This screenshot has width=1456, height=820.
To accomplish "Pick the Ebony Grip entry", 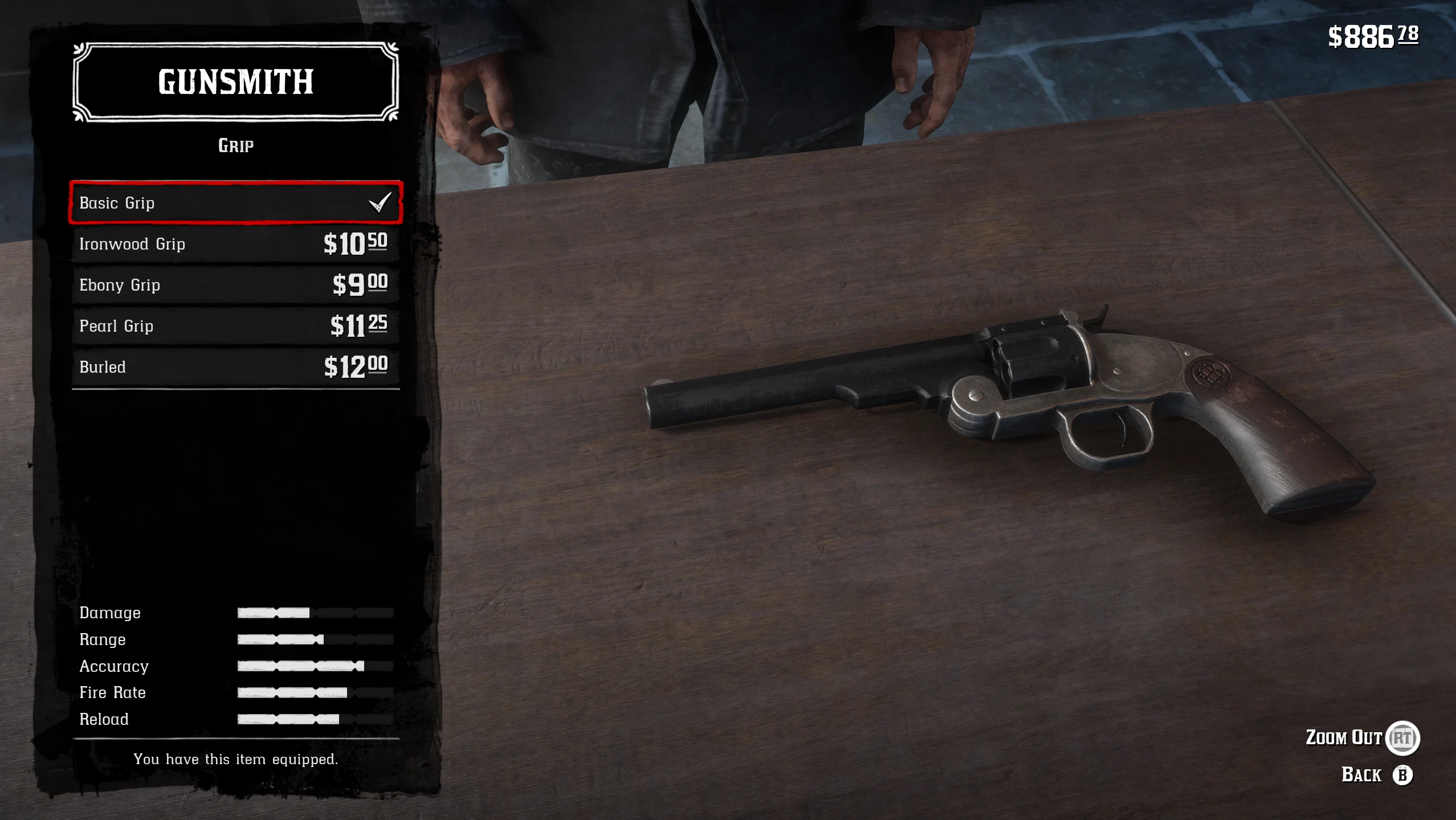I will 235,285.
